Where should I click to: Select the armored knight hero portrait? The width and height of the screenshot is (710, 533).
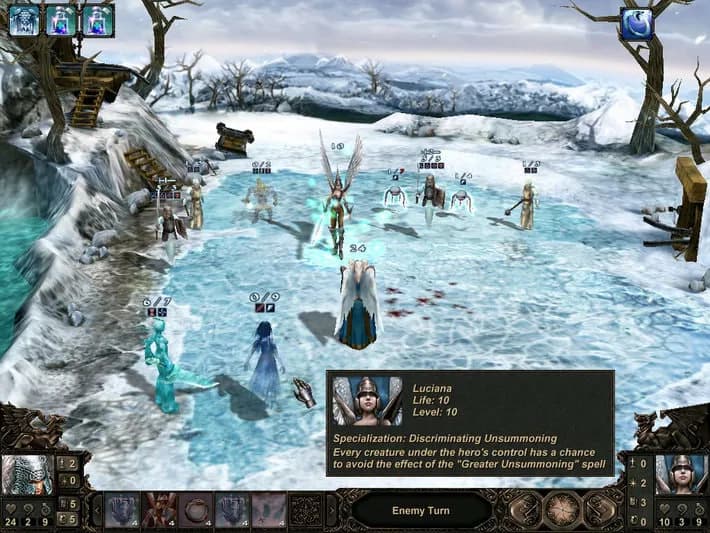point(25,476)
